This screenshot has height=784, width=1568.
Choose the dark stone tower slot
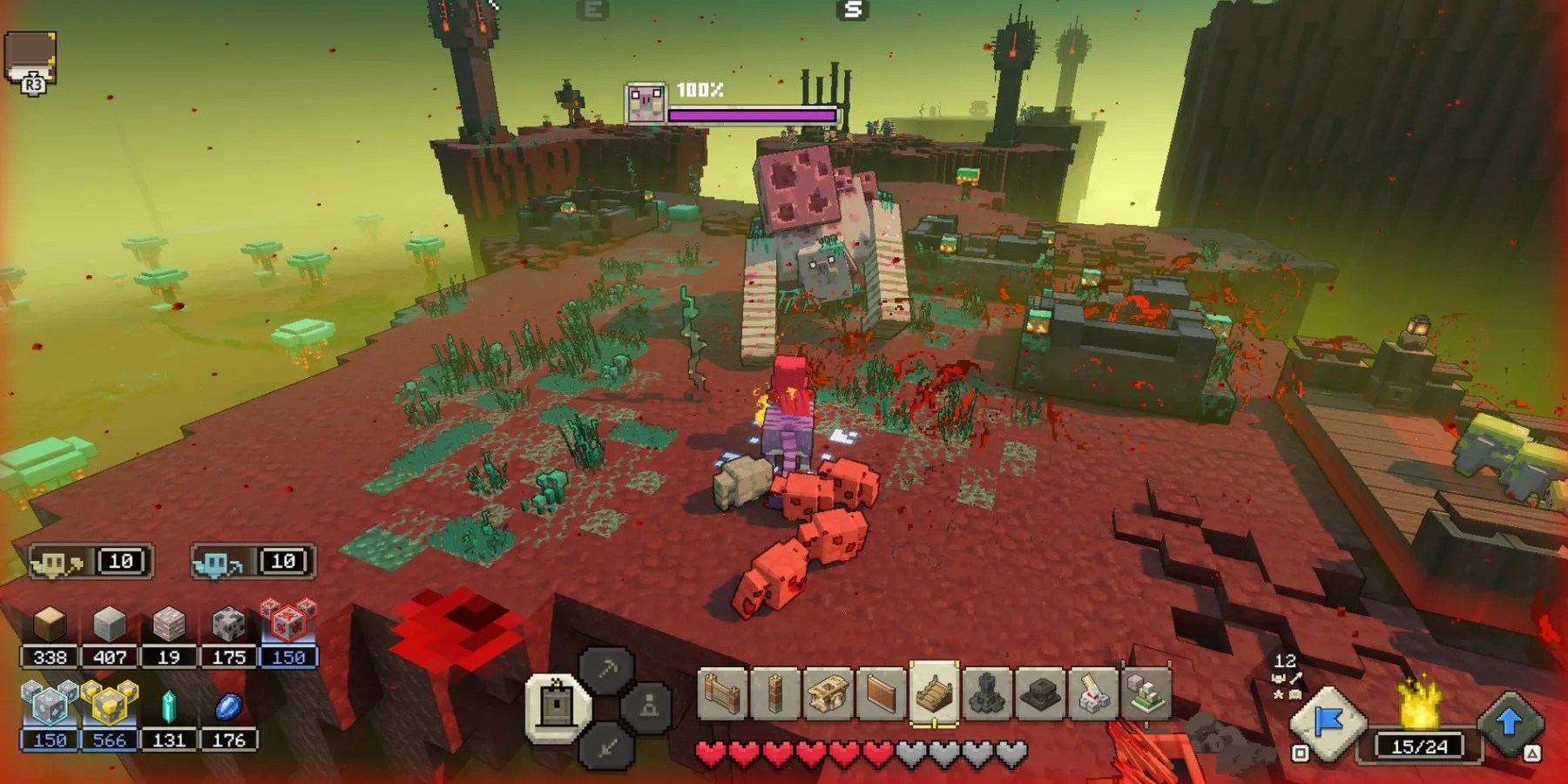(987, 694)
